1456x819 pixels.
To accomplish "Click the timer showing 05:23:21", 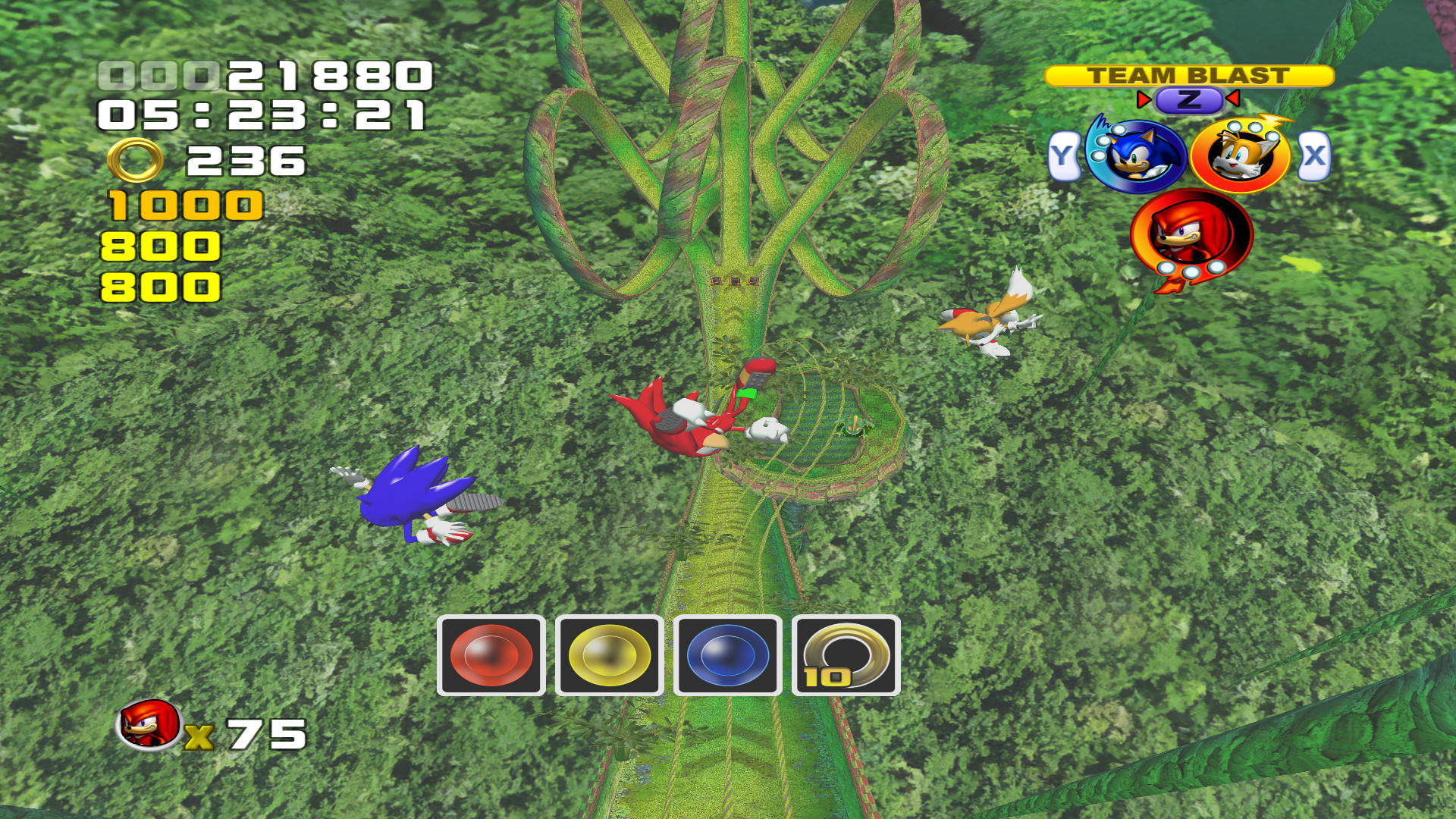I will click(x=262, y=115).
